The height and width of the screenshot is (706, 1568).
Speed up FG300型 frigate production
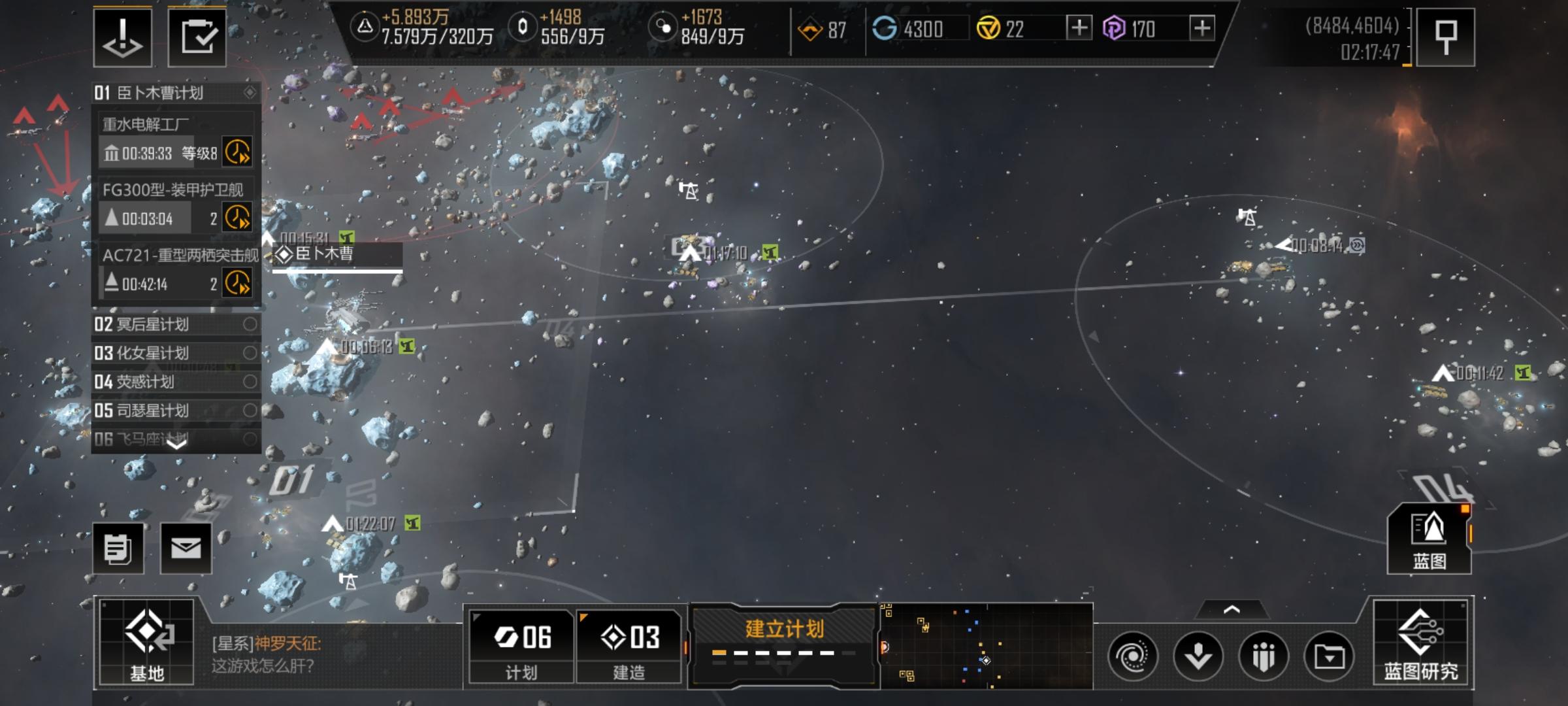click(x=237, y=218)
